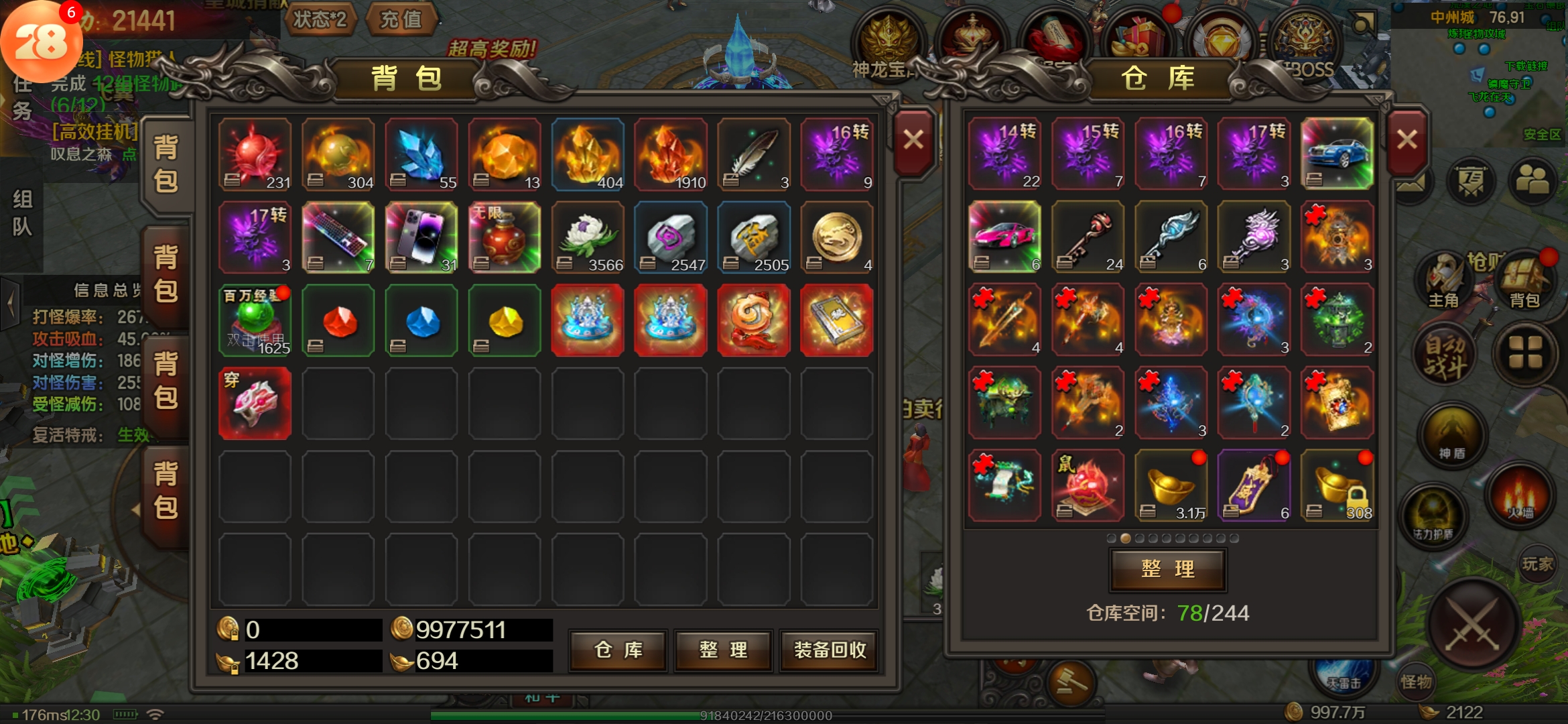Image resolution: width=1568 pixels, height=724 pixels.
Task: Open the orange 28 overlay badge
Action: [42, 42]
